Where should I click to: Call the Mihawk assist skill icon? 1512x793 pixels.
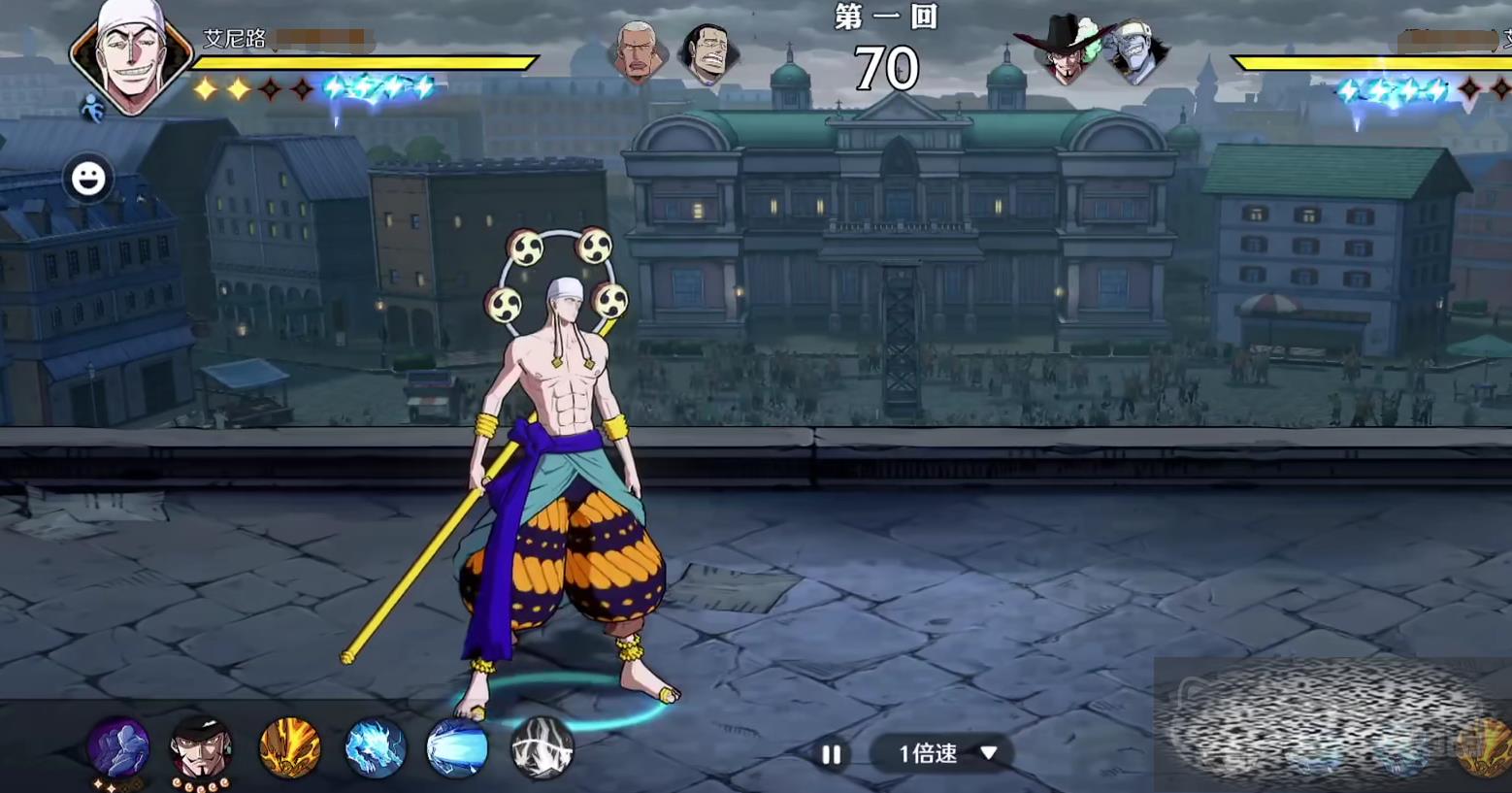(x=201, y=748)
